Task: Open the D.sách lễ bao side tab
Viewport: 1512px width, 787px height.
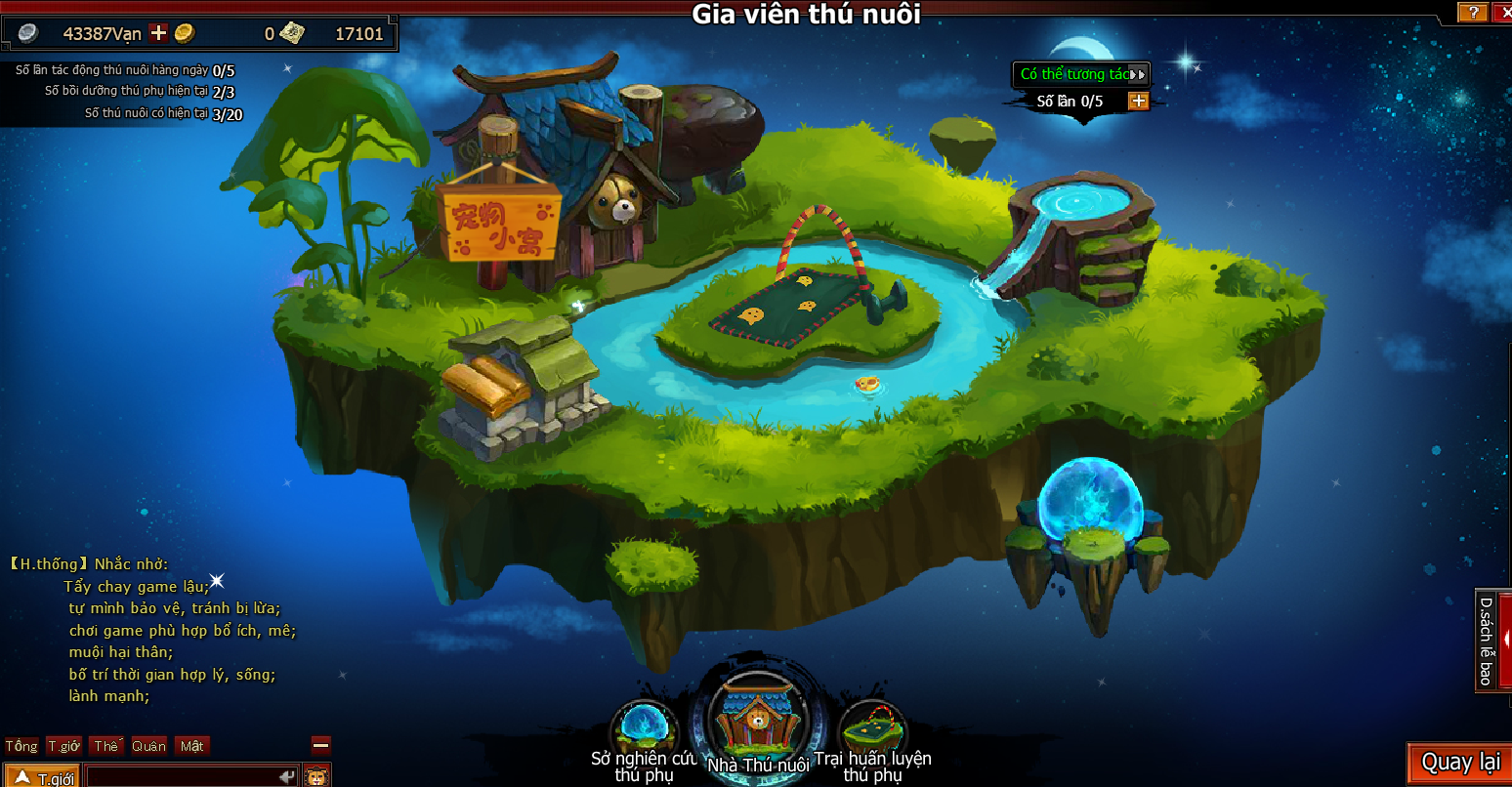Action: tap(1487, 641)
